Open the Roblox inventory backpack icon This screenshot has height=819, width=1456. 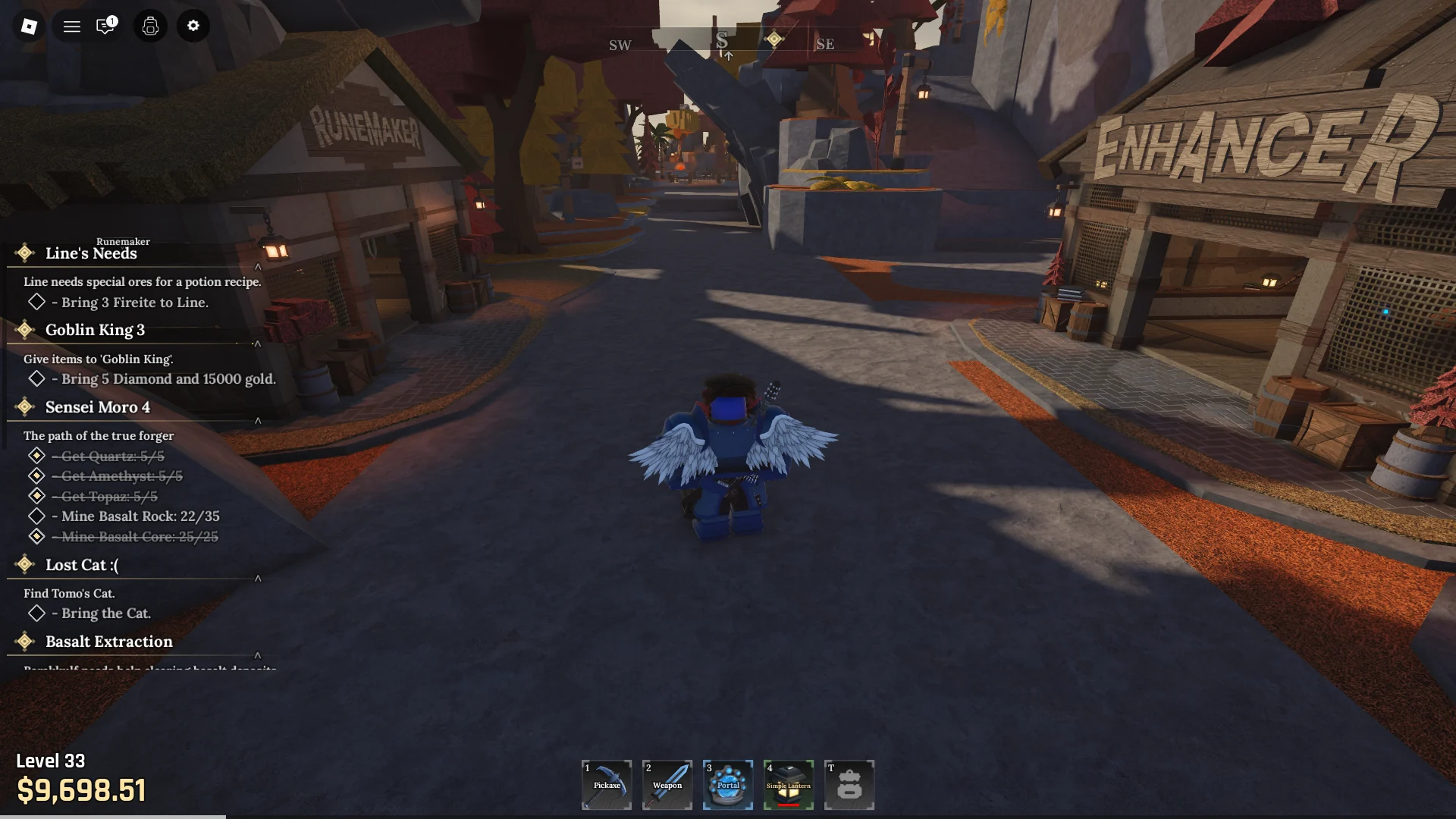tap(149, 26)
